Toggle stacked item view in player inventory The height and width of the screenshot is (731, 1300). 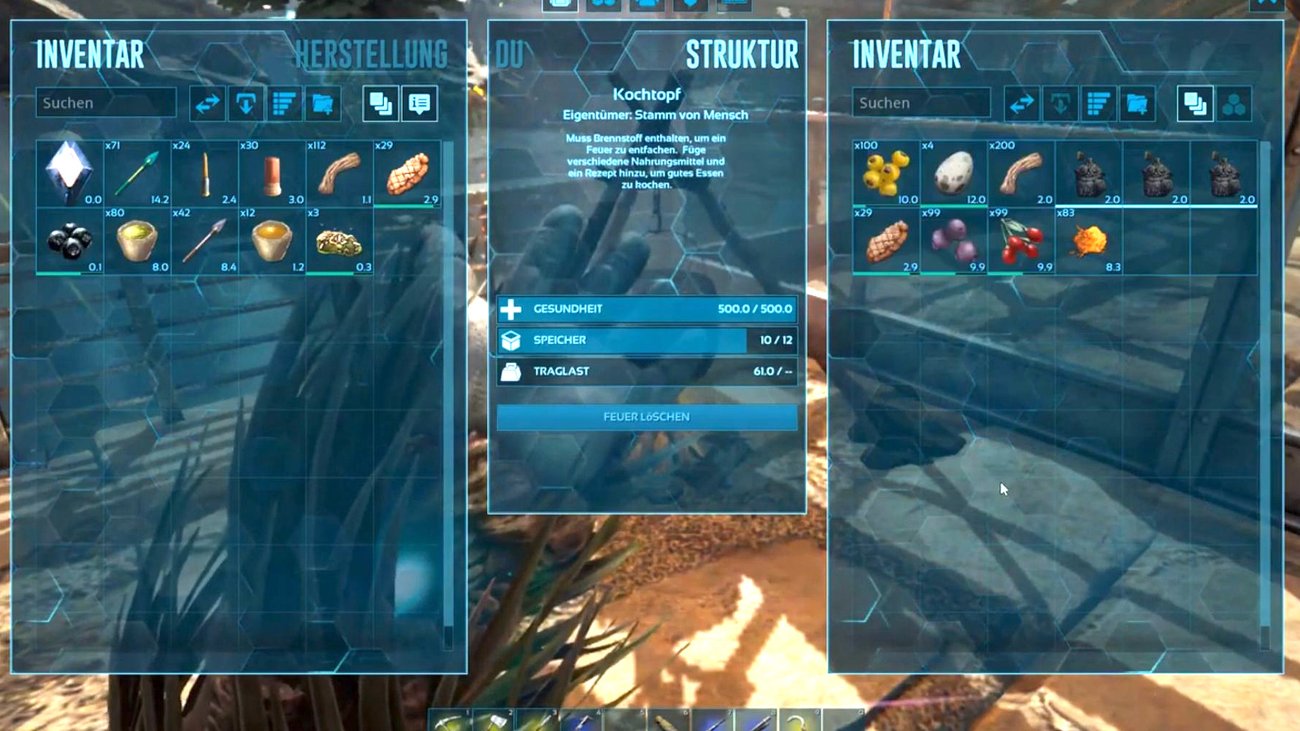point(380,103)
